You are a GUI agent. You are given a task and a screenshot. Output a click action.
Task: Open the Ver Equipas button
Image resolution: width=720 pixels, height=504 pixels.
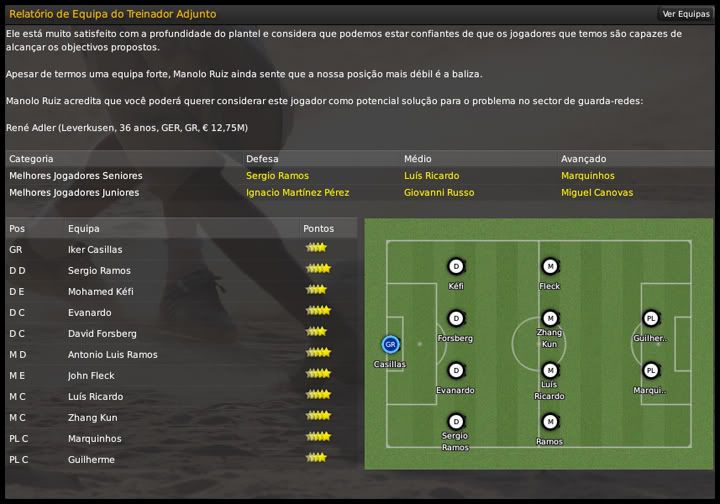[x=685, y=14]
